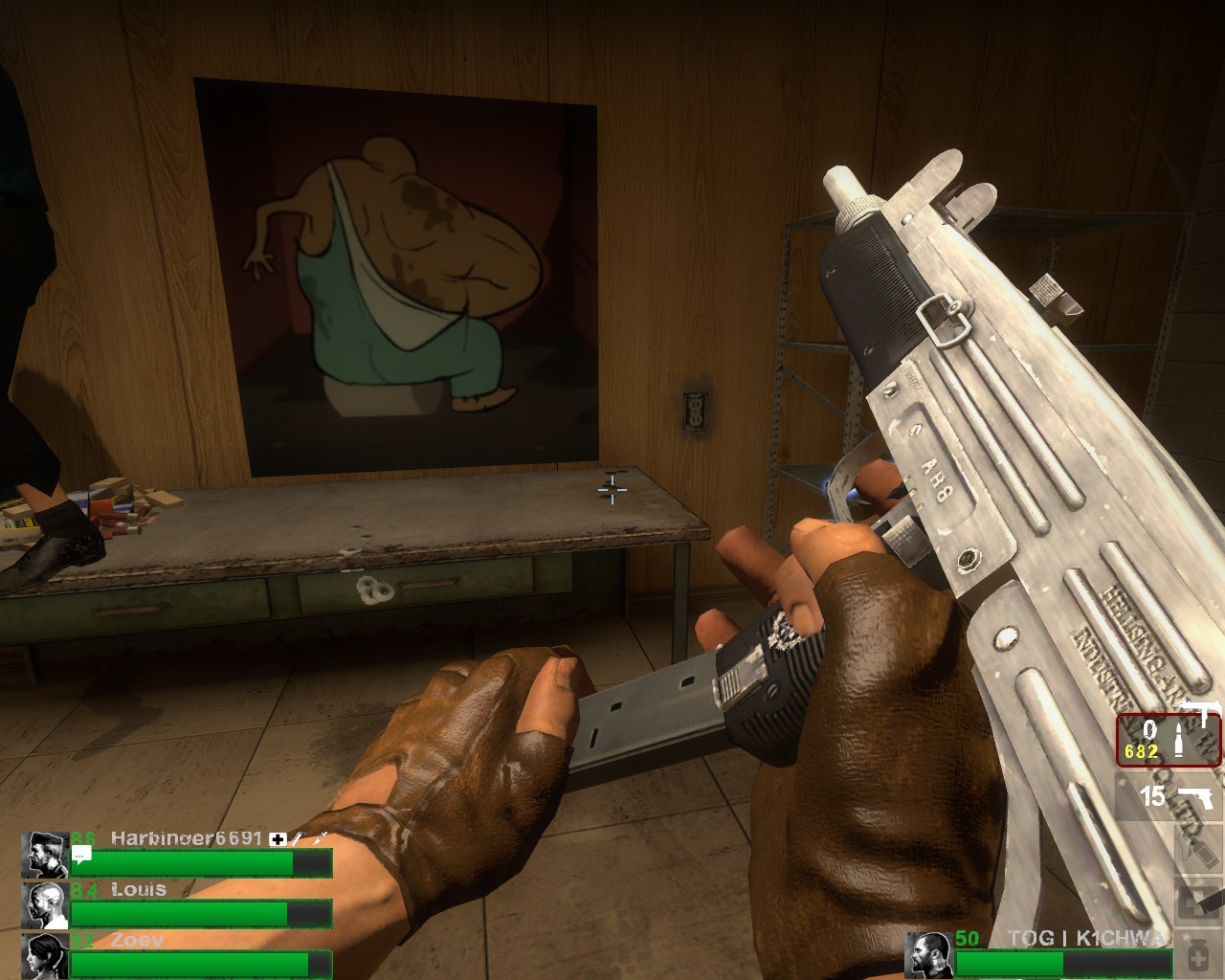The width and height of the screenshot is (1225, 980).
Task: Click the medkit icon next to Harbinger6691's name
Action: [277, 838]
